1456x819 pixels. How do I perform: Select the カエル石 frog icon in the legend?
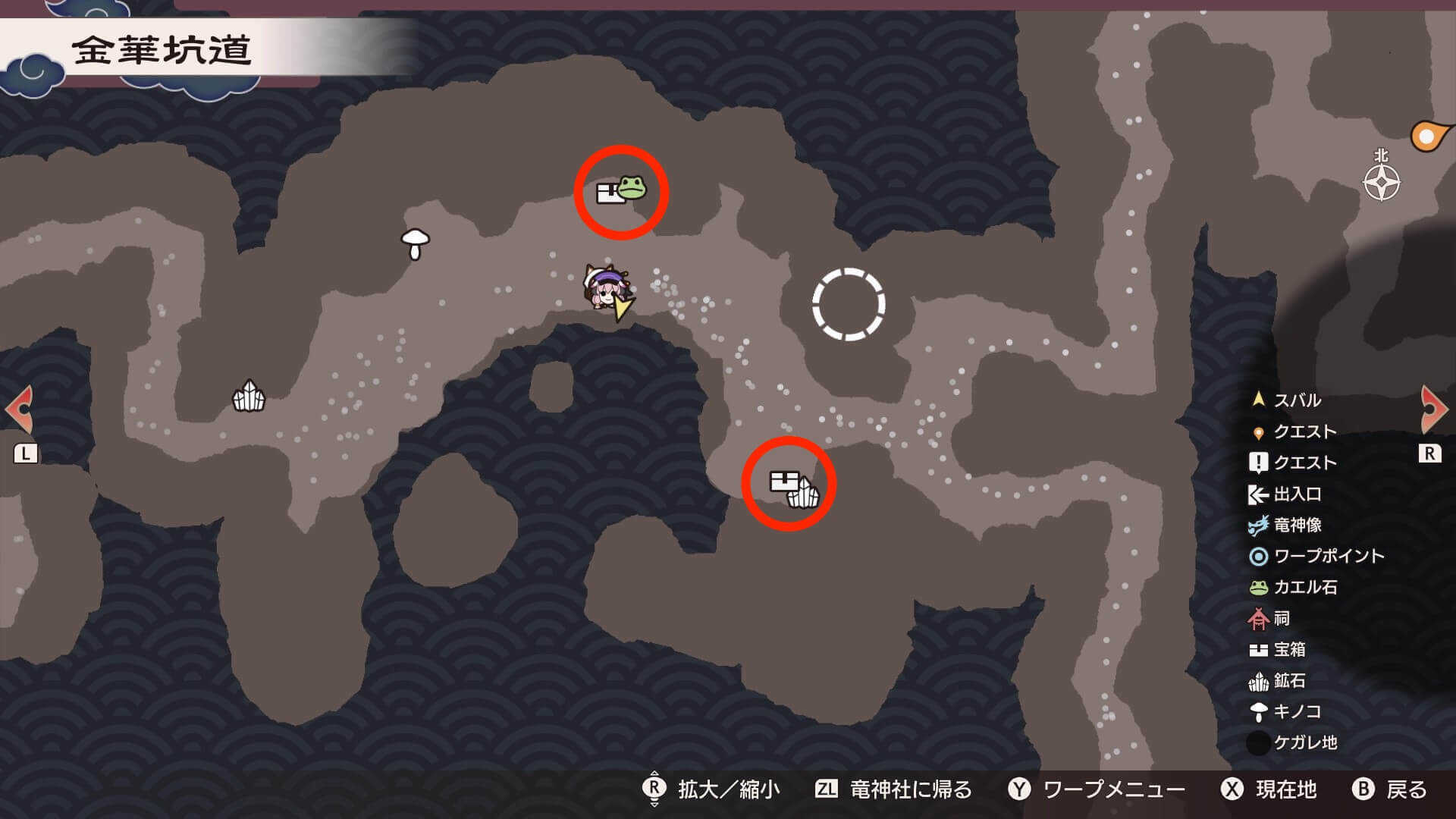coord(1258,588)
